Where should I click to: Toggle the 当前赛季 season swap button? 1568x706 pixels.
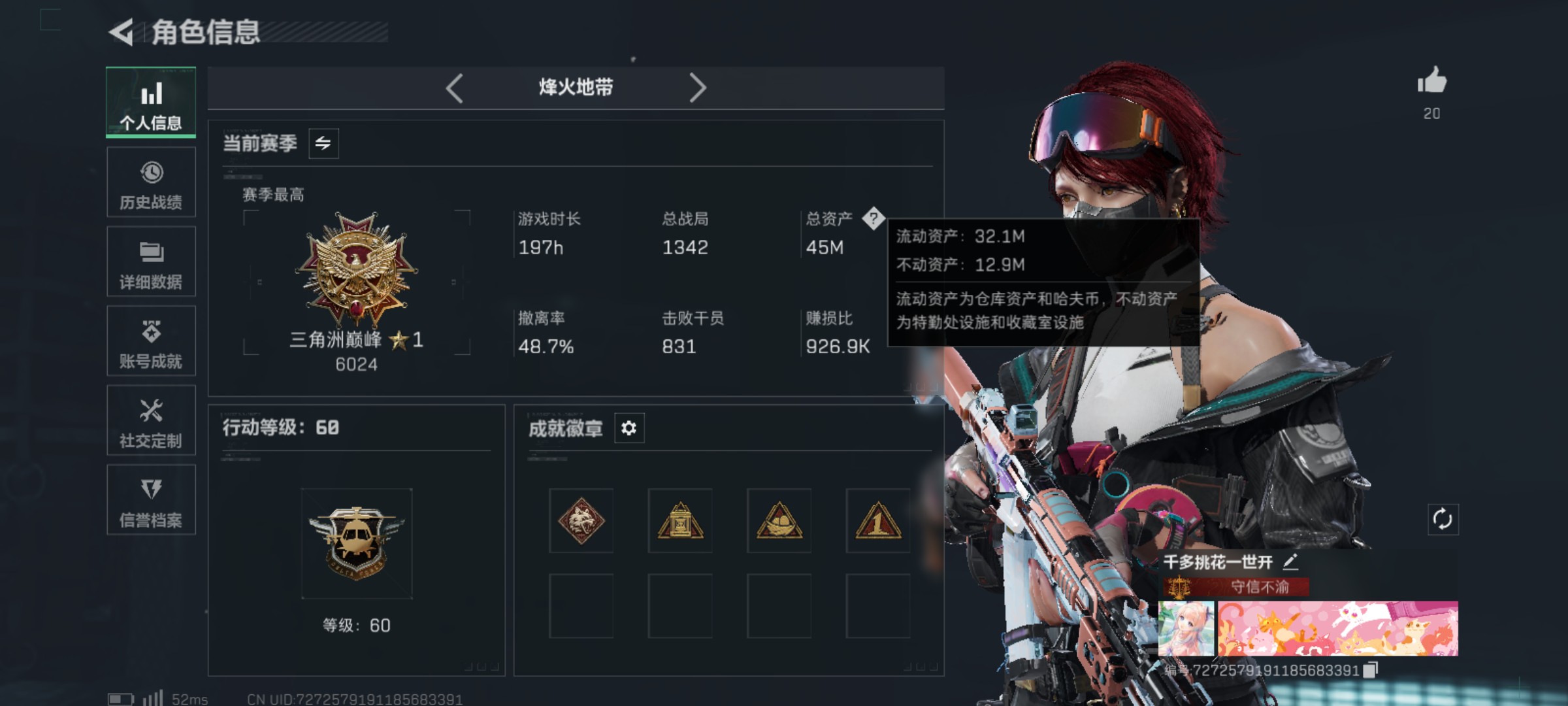[323, 143]
